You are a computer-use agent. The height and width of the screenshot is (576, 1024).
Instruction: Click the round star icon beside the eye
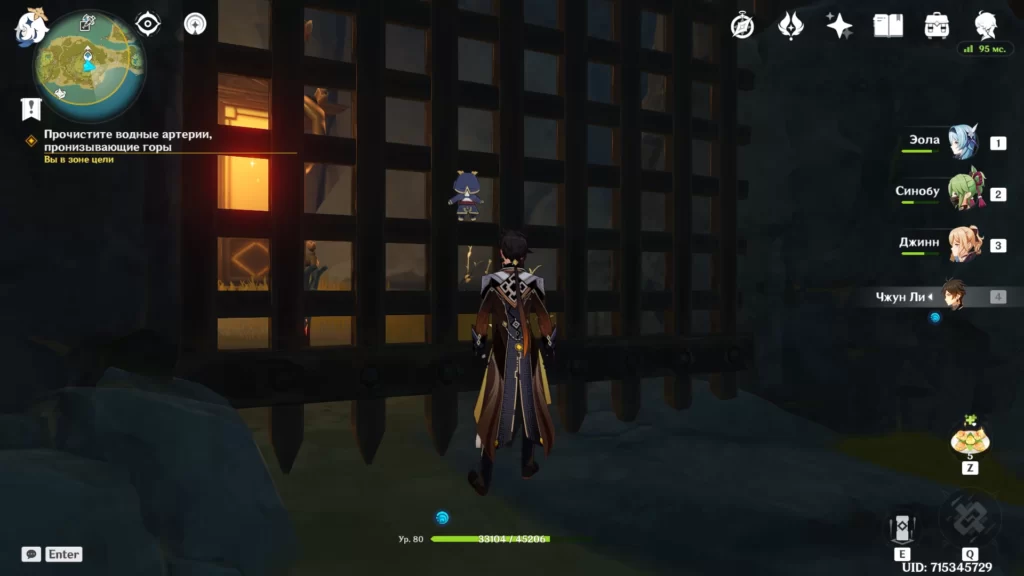[x=195, y=23]
